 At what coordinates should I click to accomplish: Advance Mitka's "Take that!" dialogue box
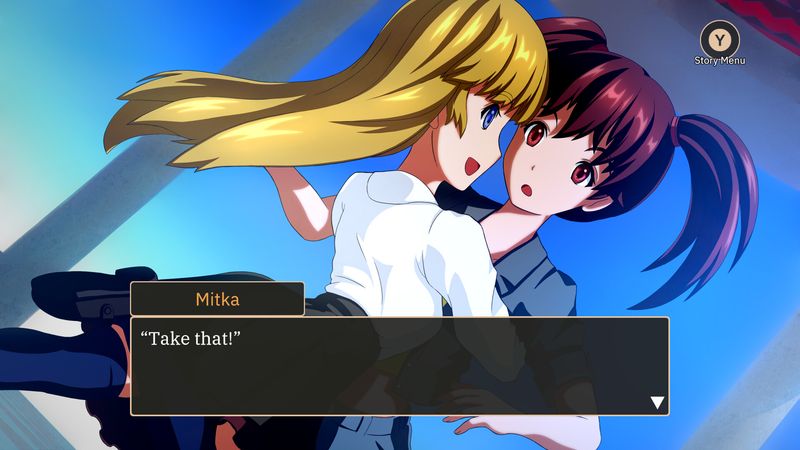pyautogui.click(x=400, y=366)
